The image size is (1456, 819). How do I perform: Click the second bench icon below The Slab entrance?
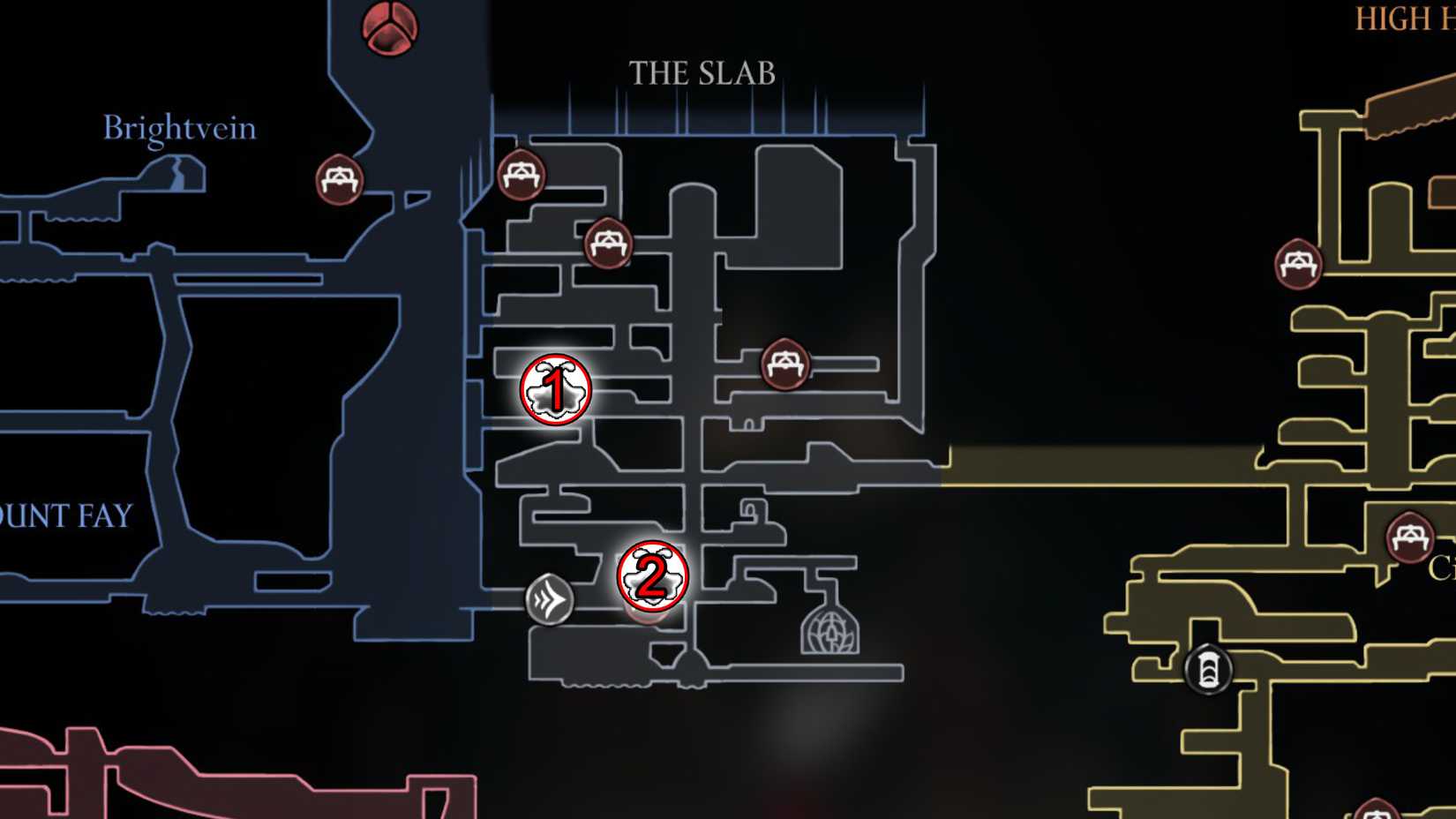[608, 243]
